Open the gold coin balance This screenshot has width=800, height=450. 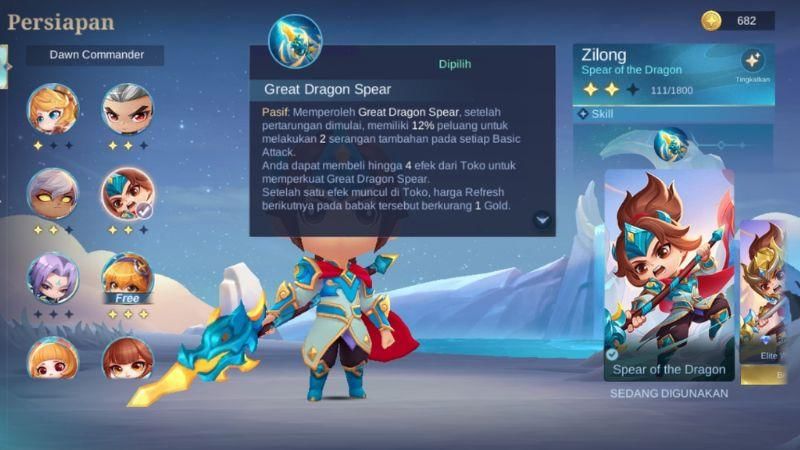[737, 21]
